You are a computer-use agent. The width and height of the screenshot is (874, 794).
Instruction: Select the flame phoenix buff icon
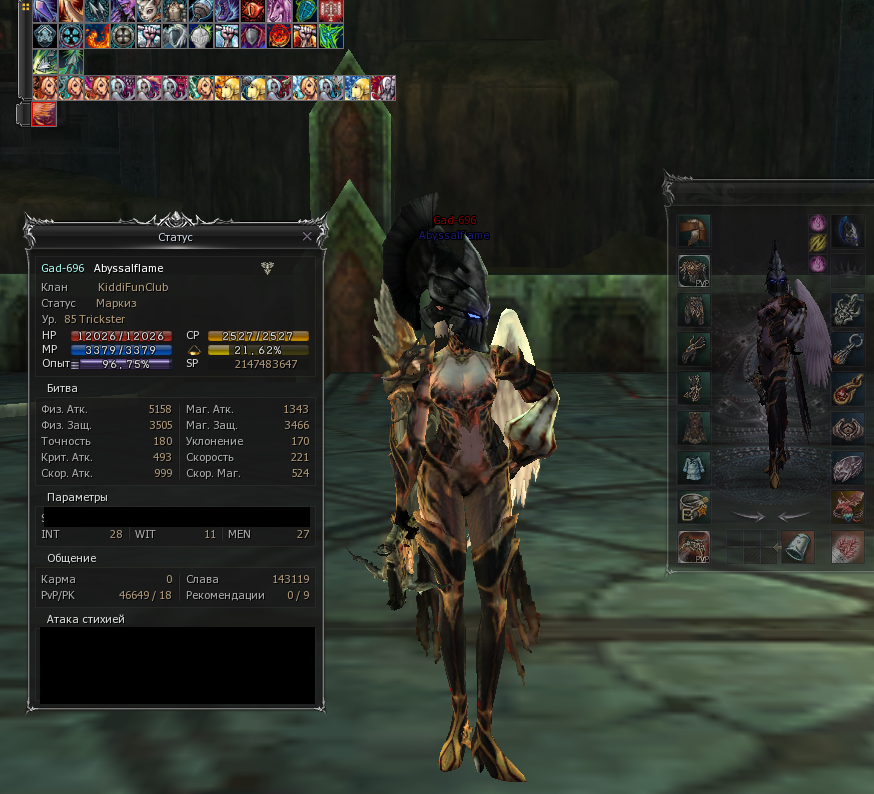[x=96, y=36]
